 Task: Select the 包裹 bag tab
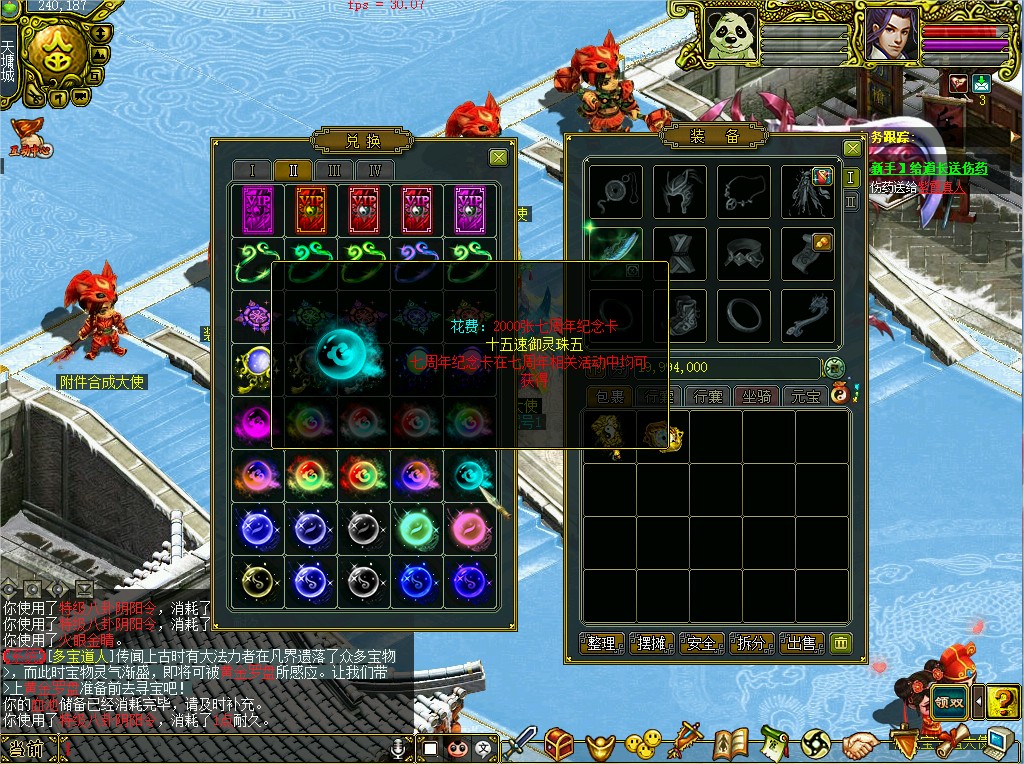pos(609,396)
